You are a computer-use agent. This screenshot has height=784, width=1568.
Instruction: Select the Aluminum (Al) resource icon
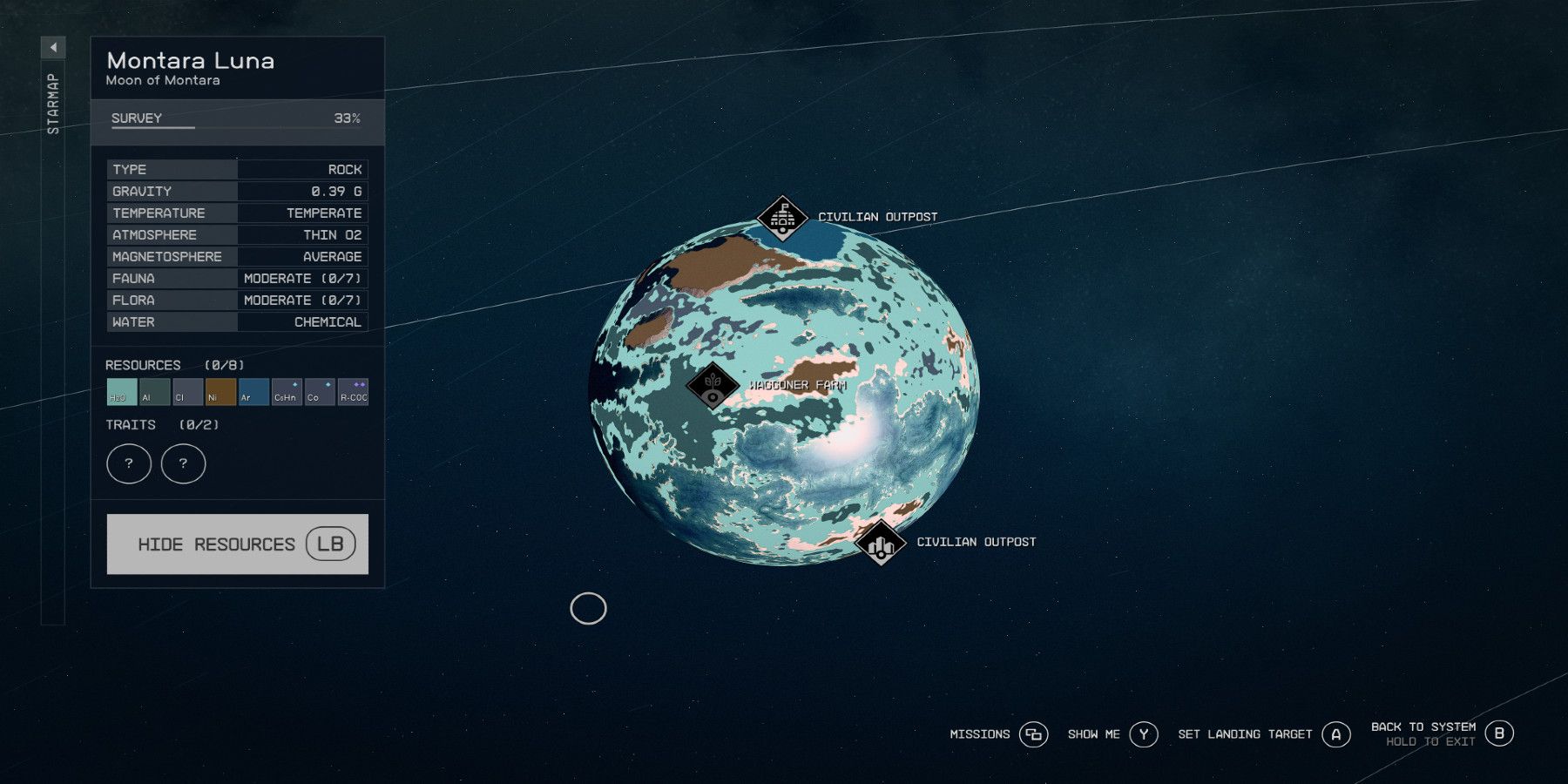[153, 394]
